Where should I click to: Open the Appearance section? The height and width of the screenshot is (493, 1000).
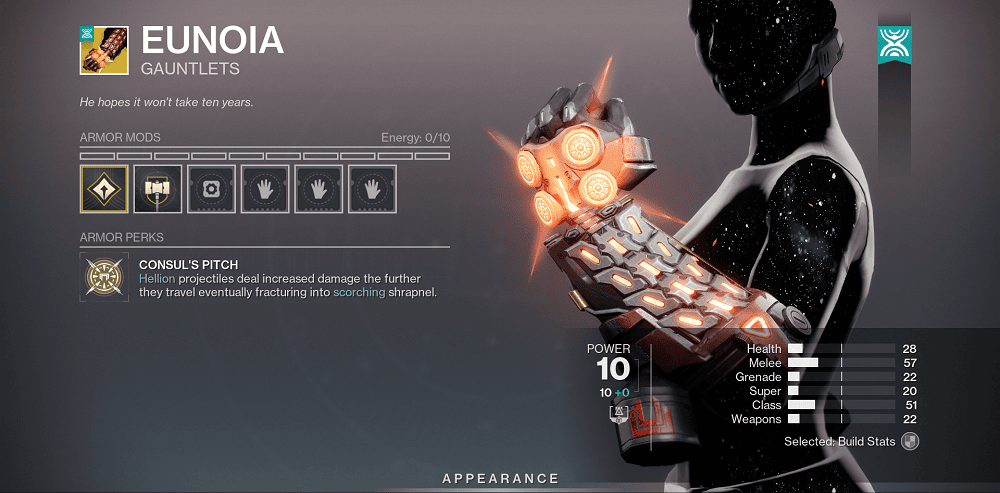tap(500, 479)
